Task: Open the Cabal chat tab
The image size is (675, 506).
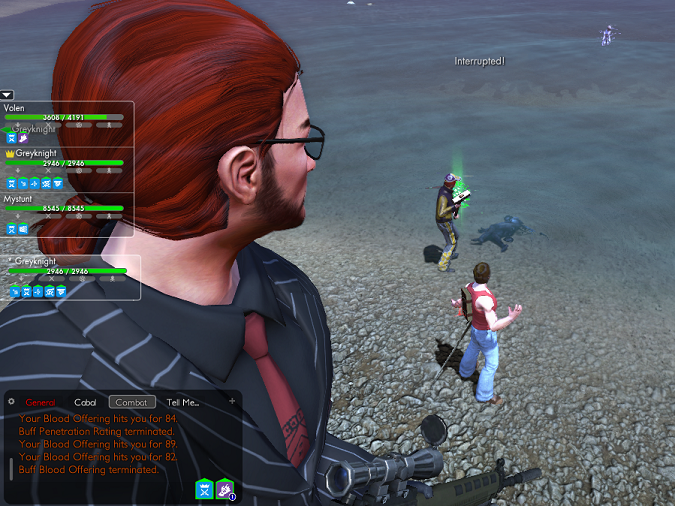Action: point(85,402)
